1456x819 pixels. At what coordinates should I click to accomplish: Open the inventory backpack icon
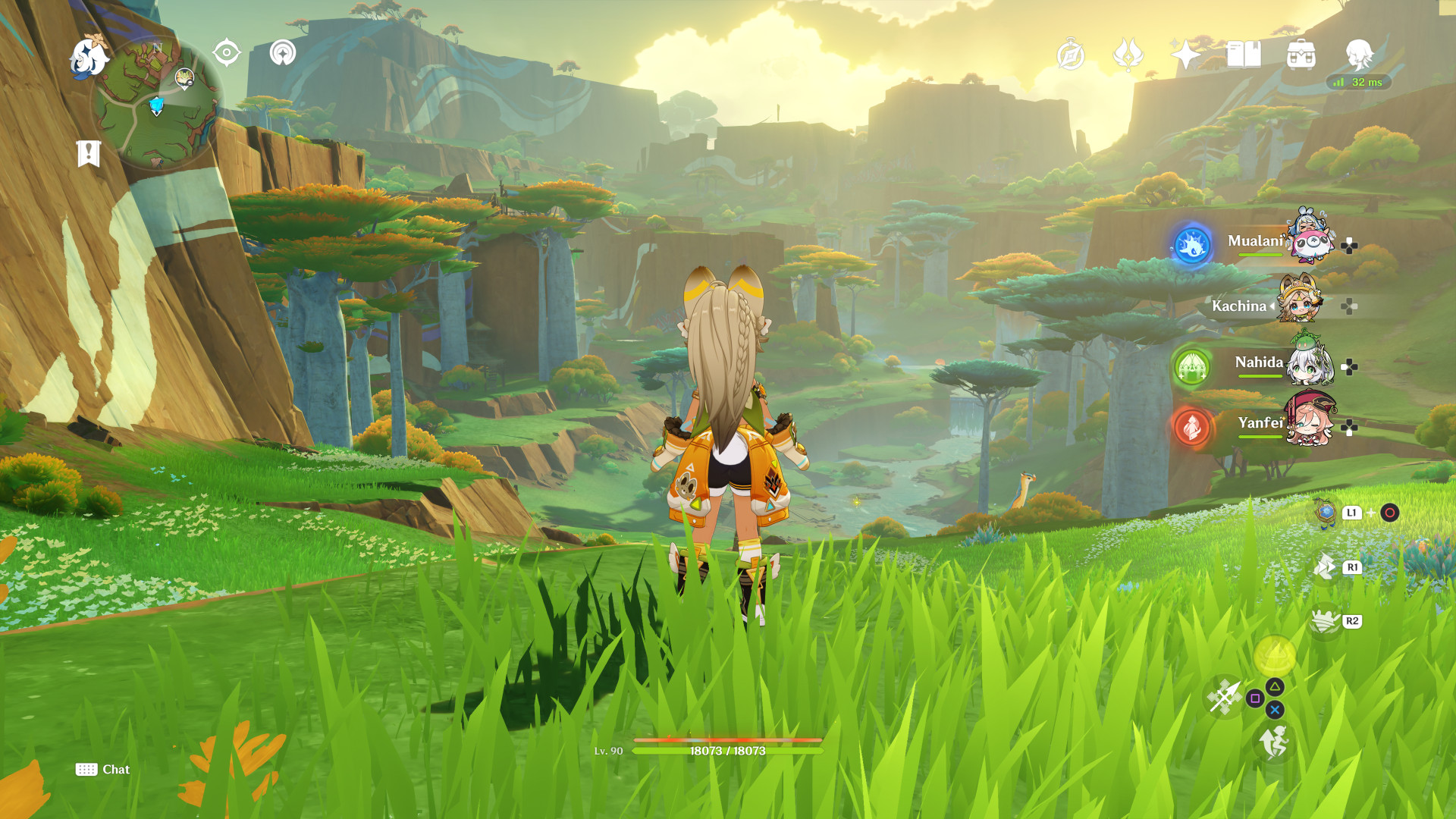(x=1301, y=55)
